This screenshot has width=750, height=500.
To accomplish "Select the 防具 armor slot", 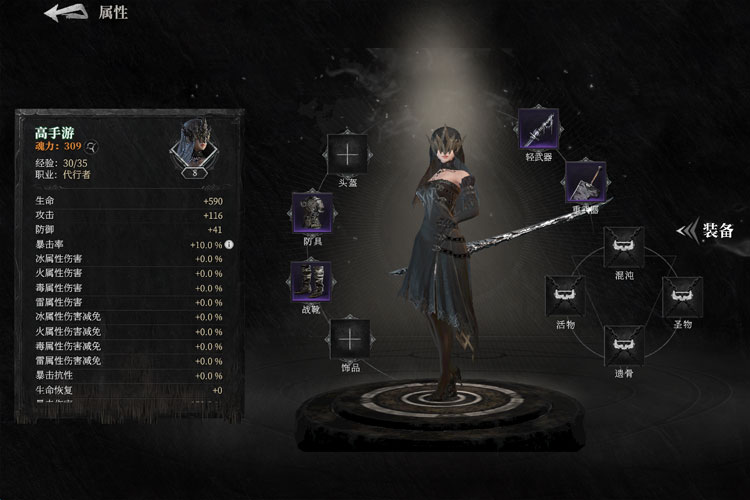I will (311, 213).
